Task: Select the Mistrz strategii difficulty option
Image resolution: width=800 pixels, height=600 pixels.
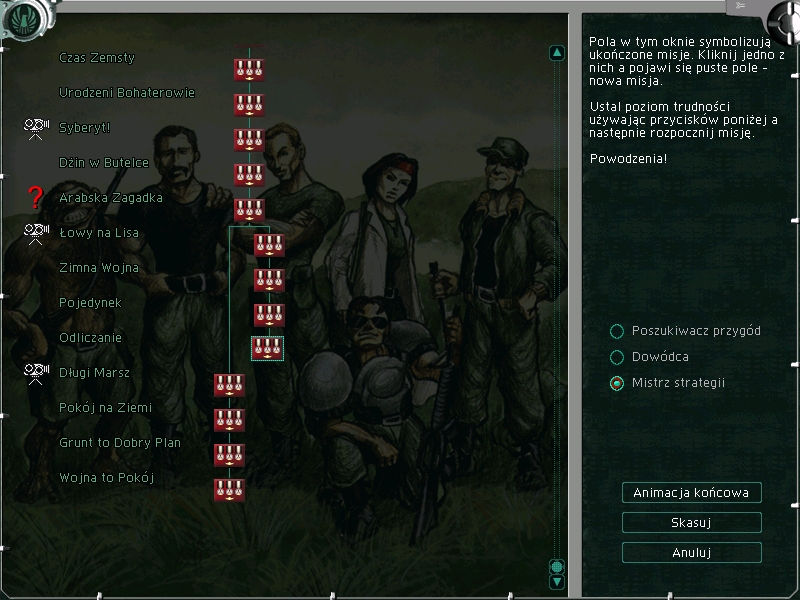Action: 617,383
